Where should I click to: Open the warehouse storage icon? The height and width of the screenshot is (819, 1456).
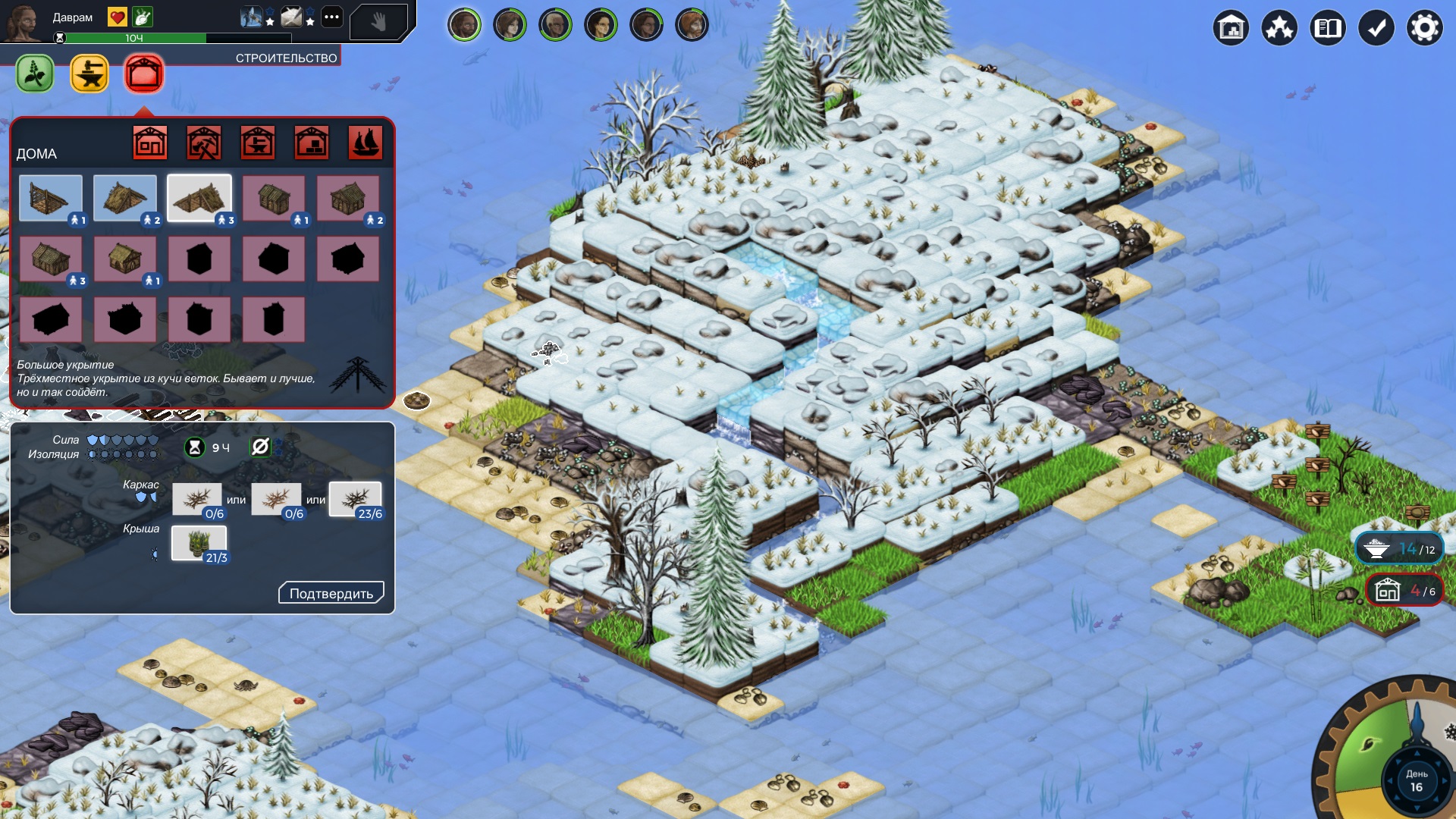pos(1230,29)
